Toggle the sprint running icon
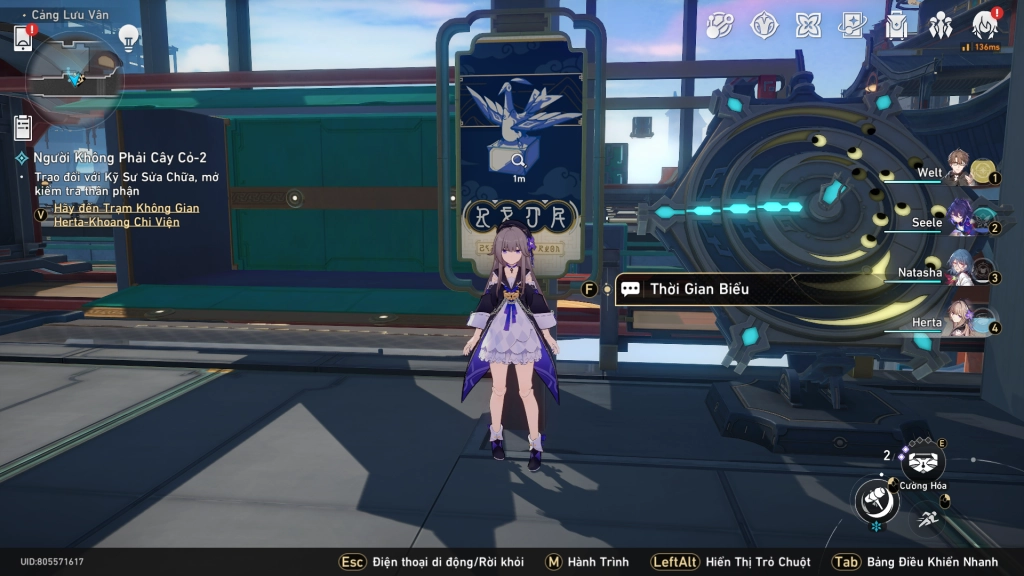1024x576 pixels. point(926,519)
